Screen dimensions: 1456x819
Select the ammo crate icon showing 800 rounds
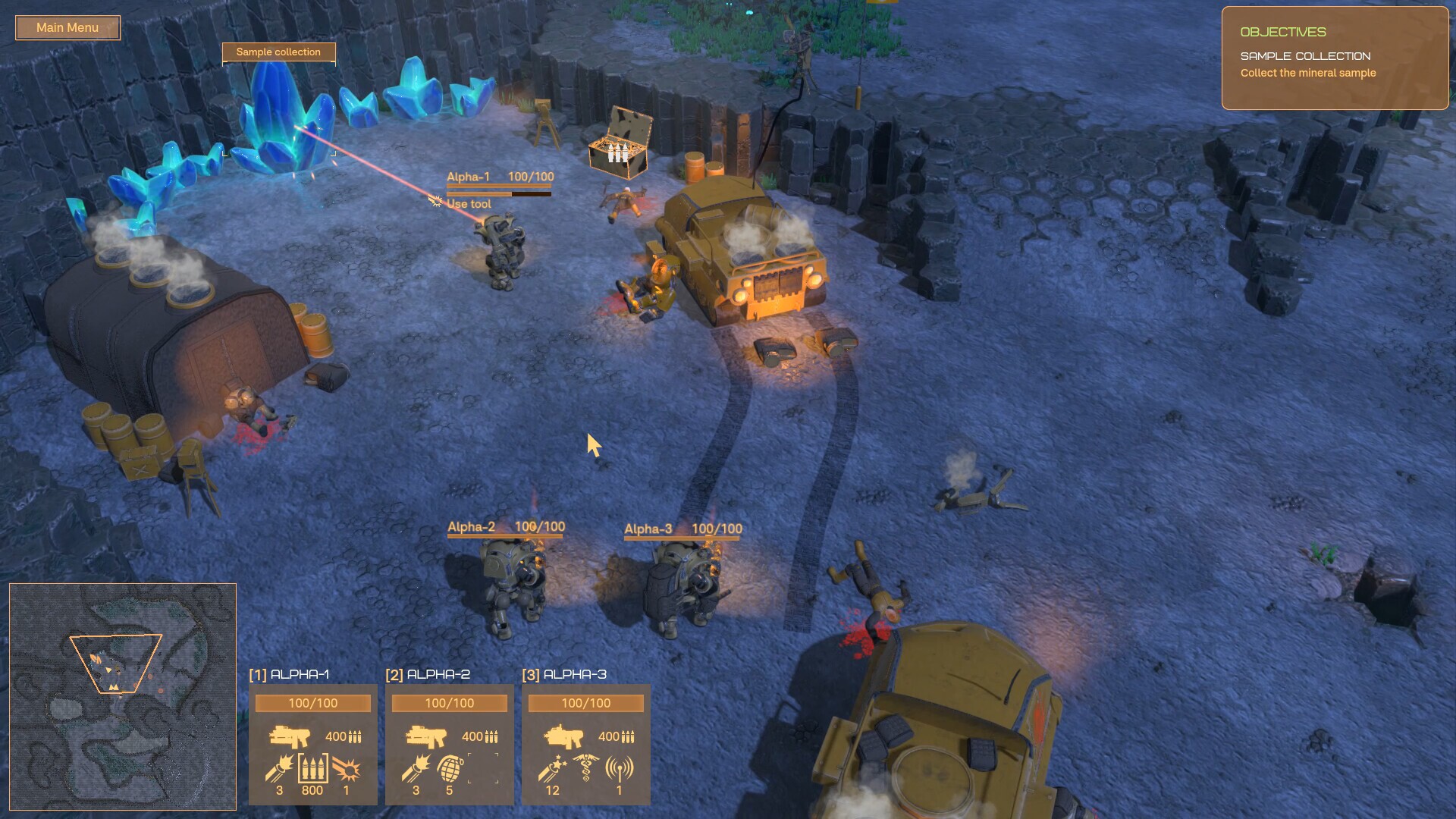[x=312, y=768]
